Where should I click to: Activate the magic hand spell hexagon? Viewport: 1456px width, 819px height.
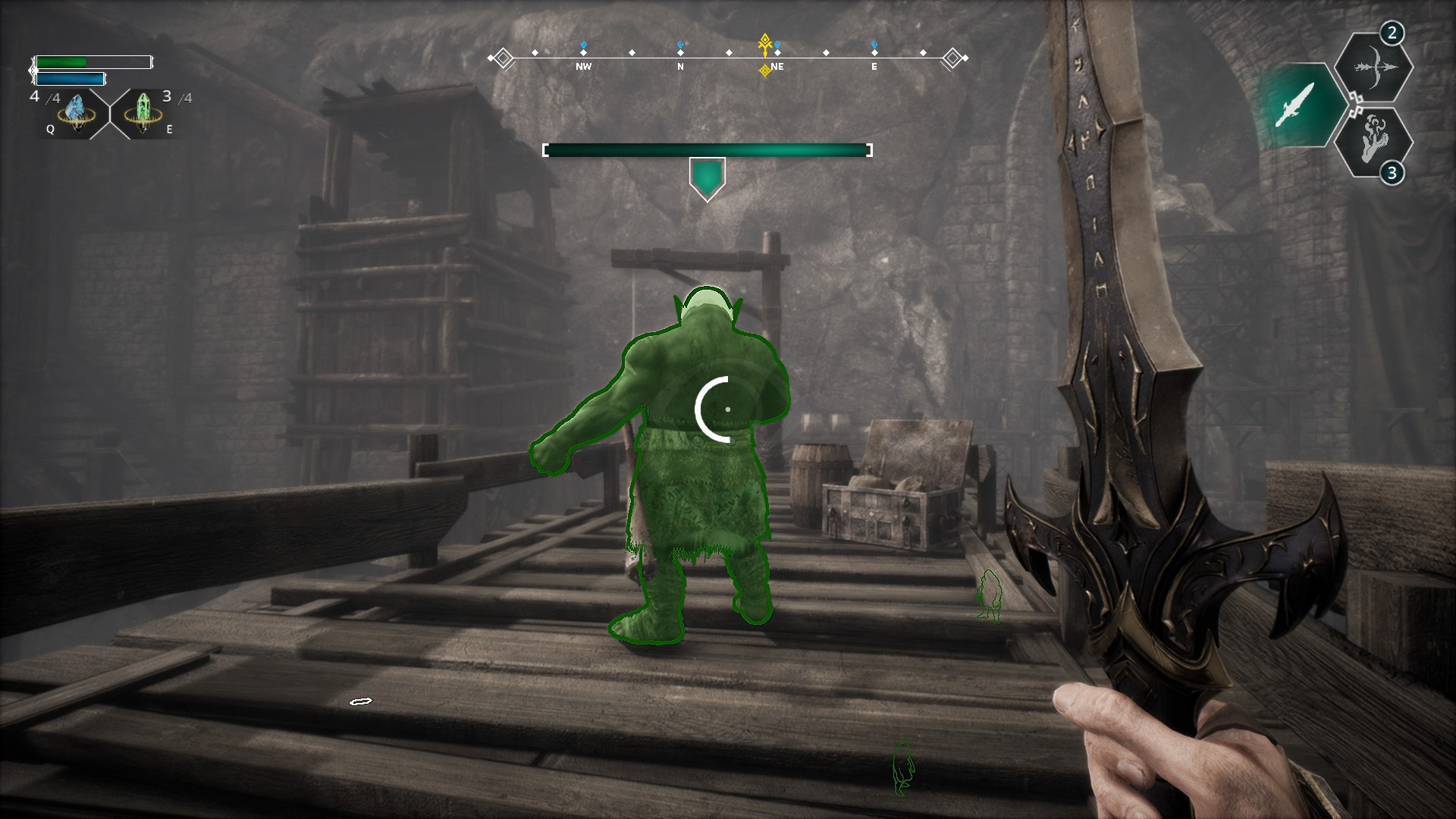pos(1373,141)
